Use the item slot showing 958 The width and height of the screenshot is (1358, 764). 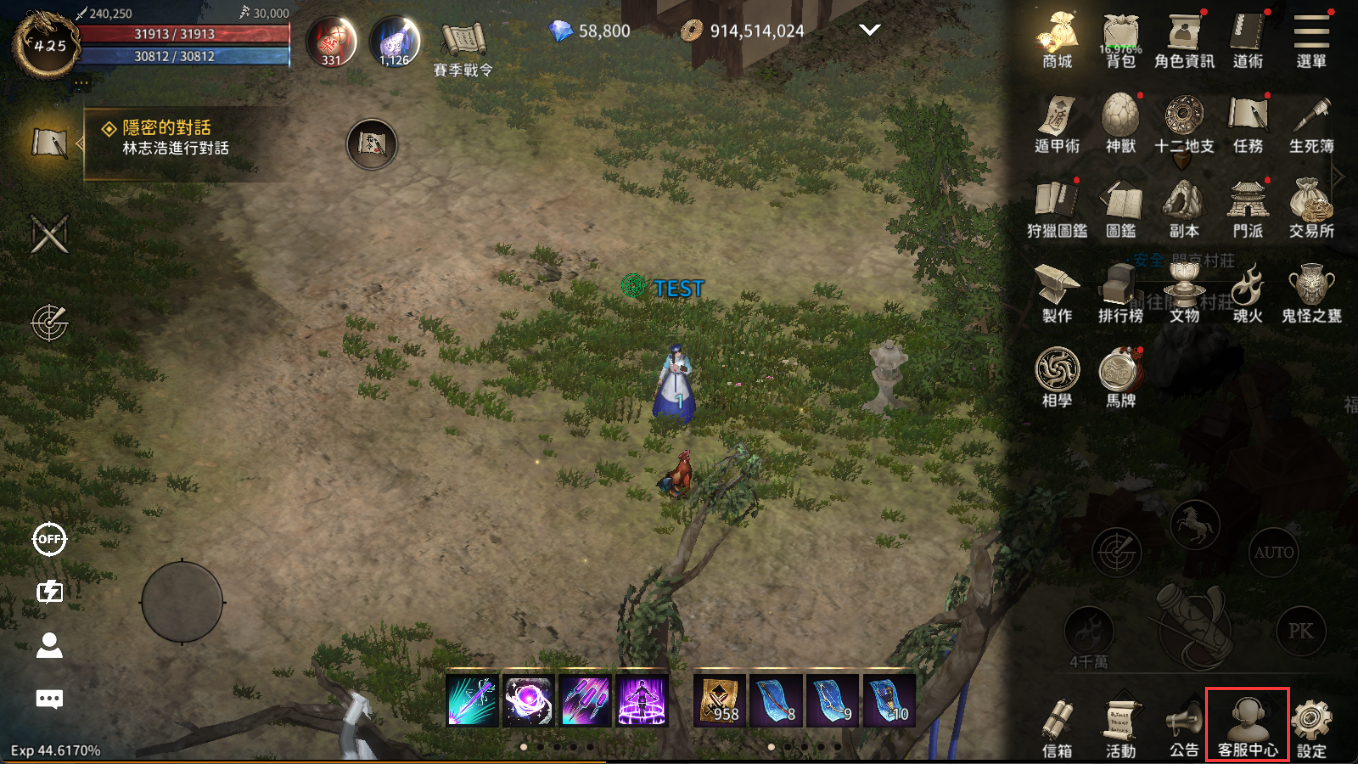tap(720, 700)
